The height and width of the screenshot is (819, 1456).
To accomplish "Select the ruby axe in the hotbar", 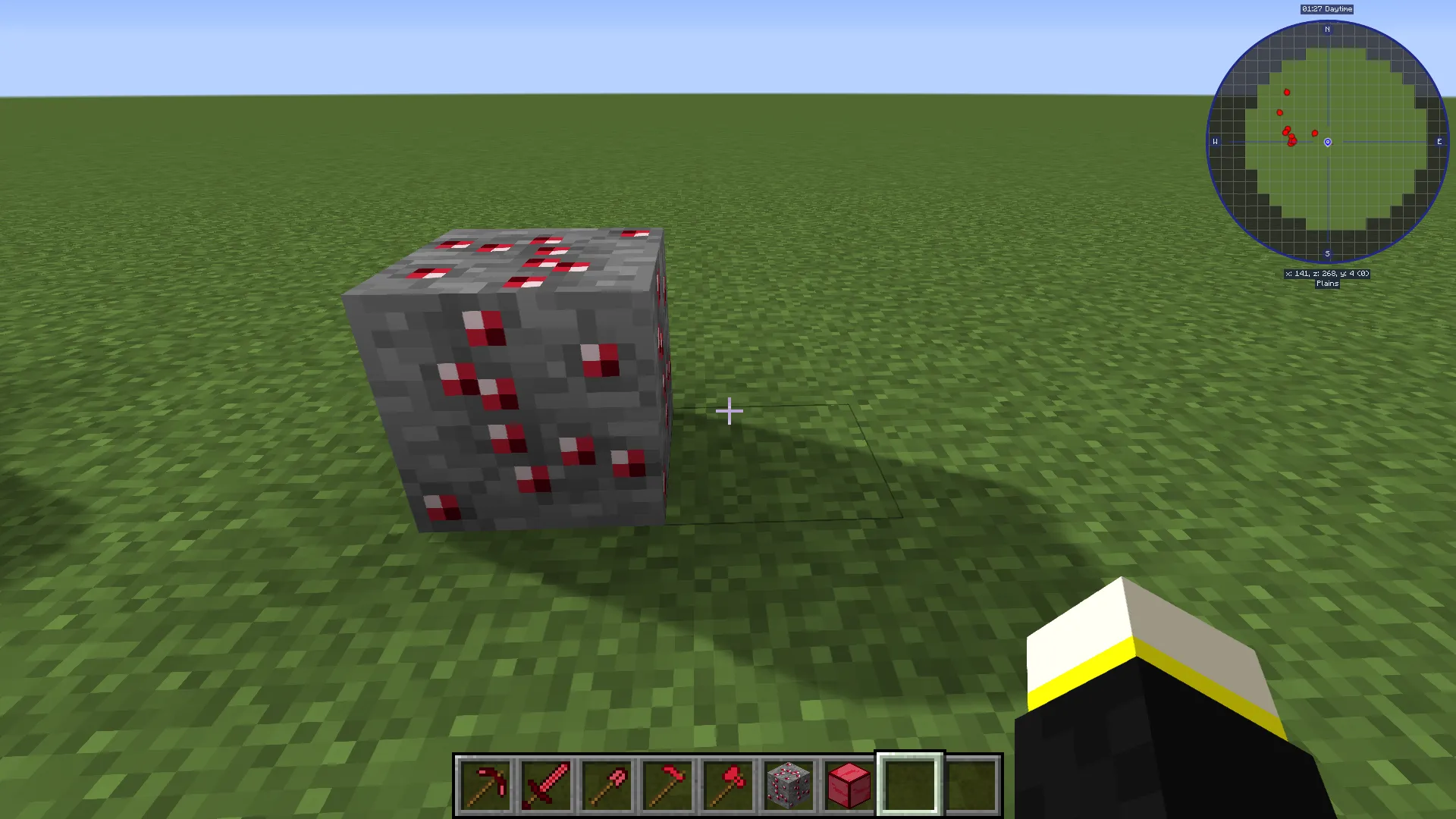I will pyautogui.click(x=728, y=783).
